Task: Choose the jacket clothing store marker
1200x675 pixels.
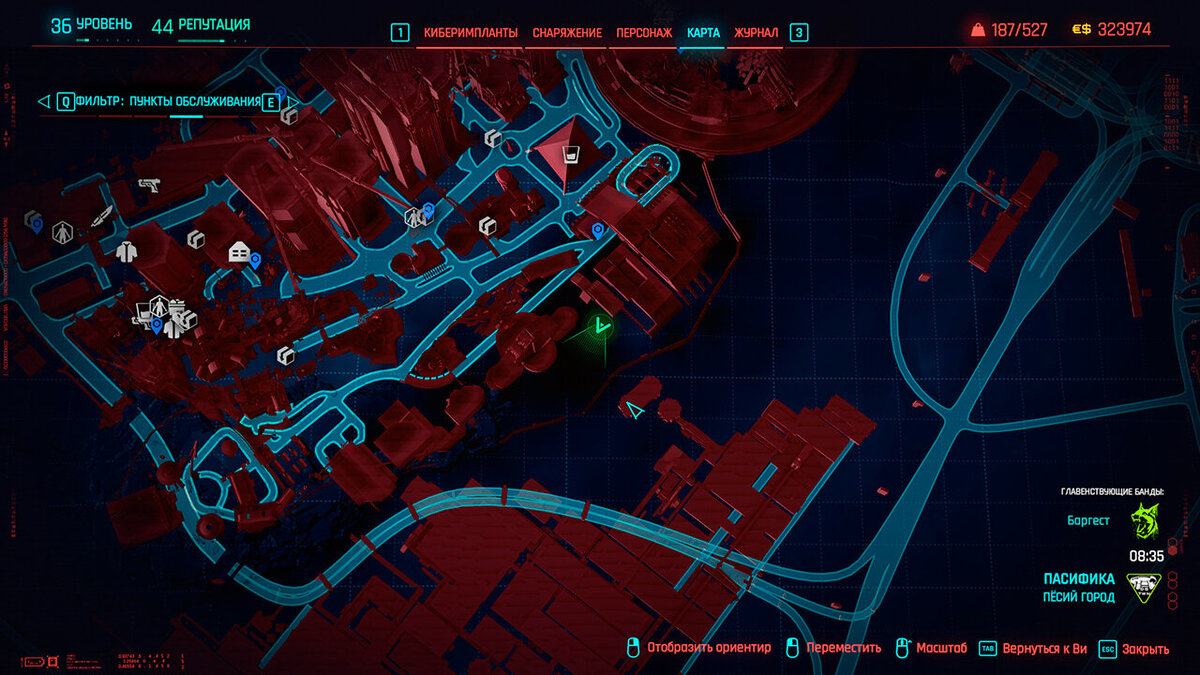Action: 125,252
